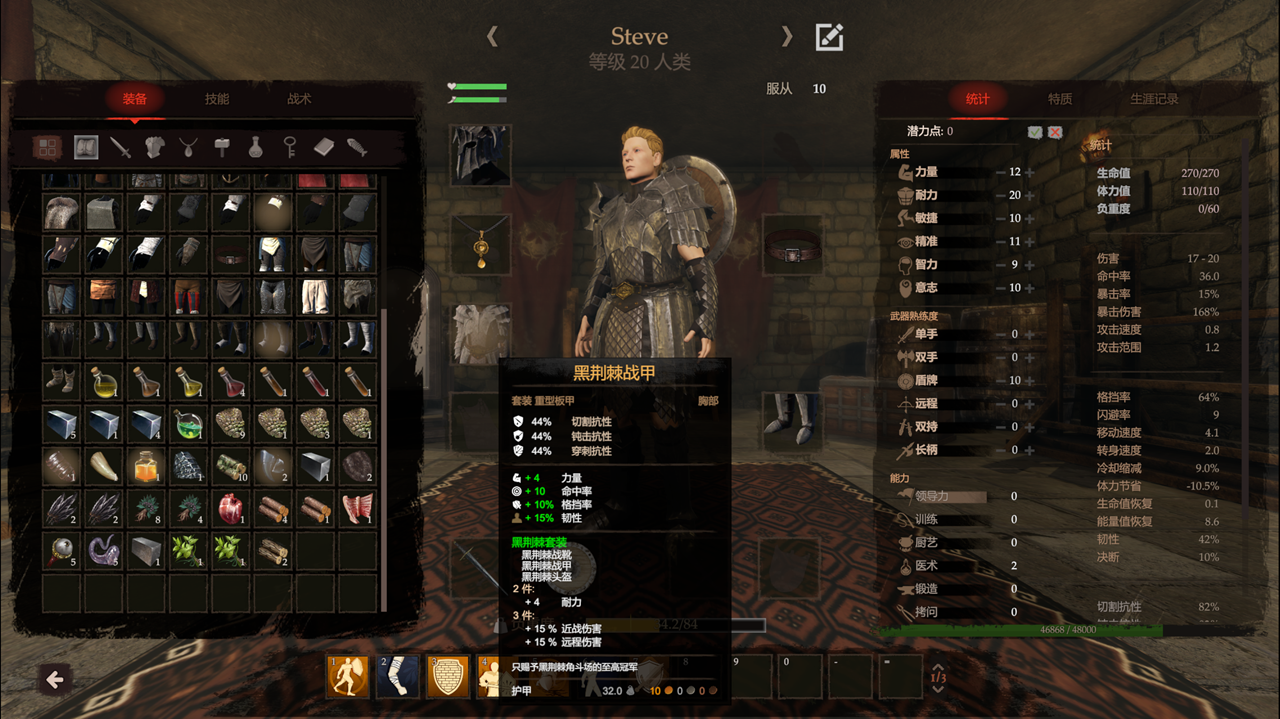Image resolution: width=1280 pixels, height=719 pixels.
Task: Show the previous character with the left arrow
Action: [x=492, y=37]
